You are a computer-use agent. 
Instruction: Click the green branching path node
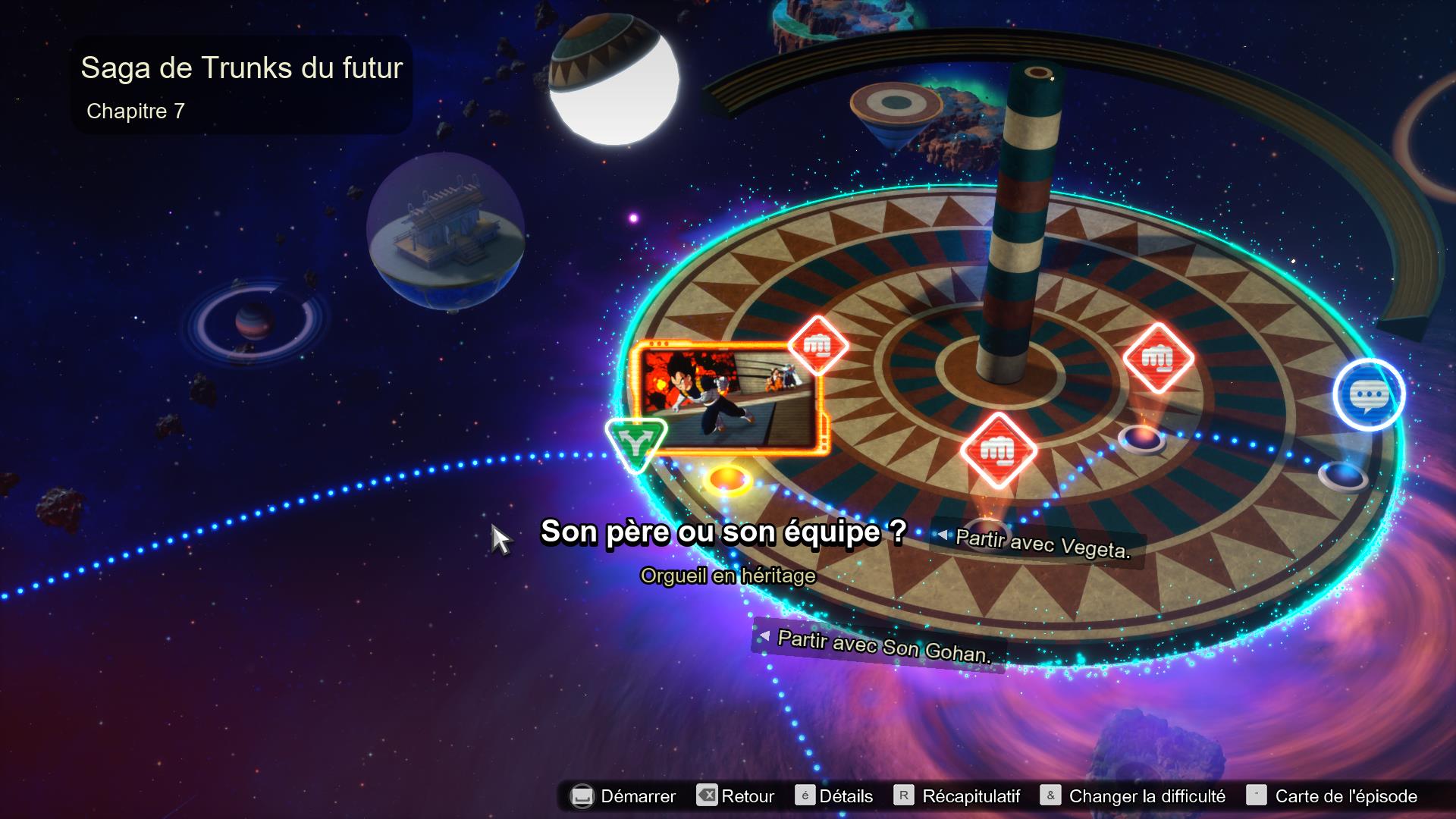click(635, 443)
